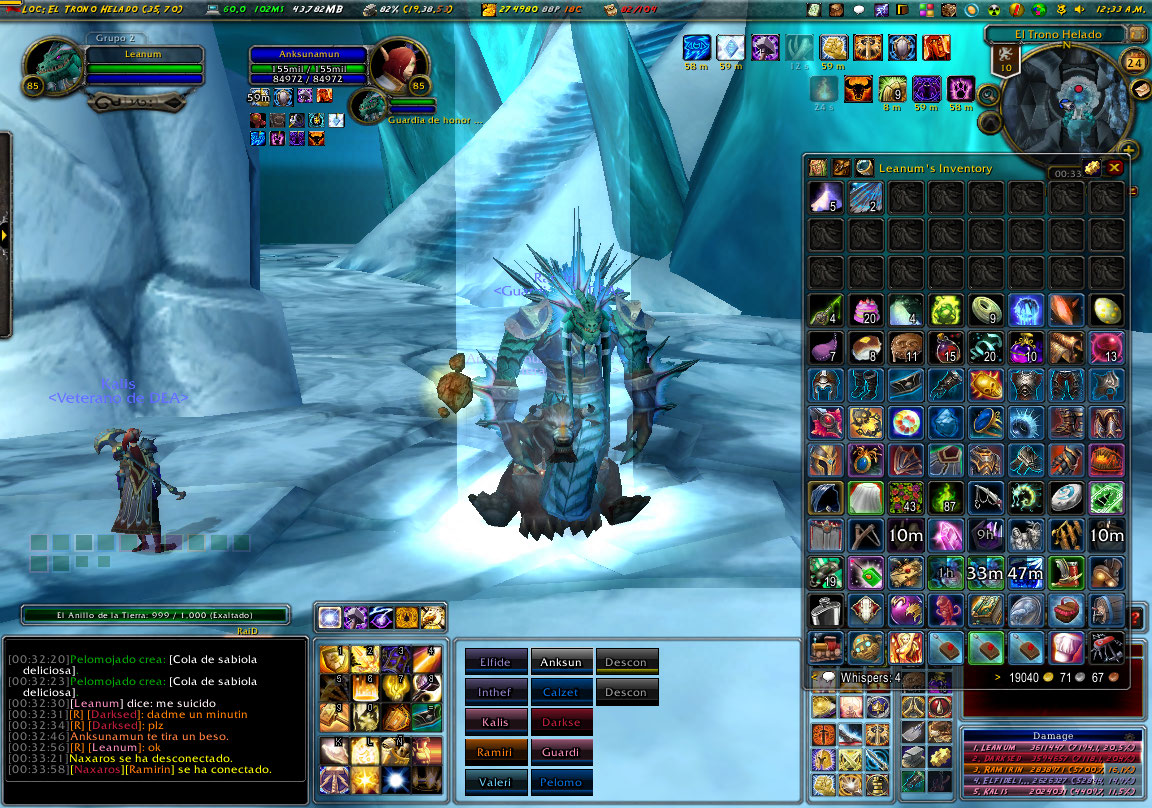1152x808 pixels.
Task: Click Ramiri in the raid frames
Action: click(495, 752)
